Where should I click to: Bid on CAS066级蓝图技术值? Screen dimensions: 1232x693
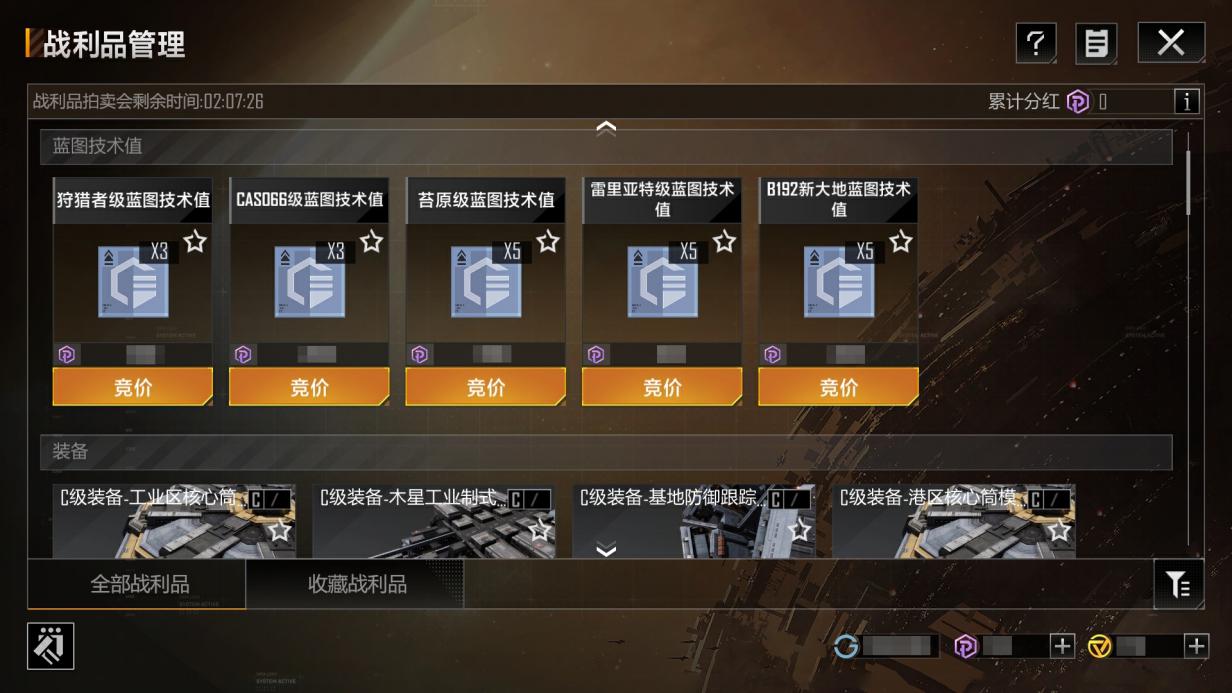click(309, 387)
